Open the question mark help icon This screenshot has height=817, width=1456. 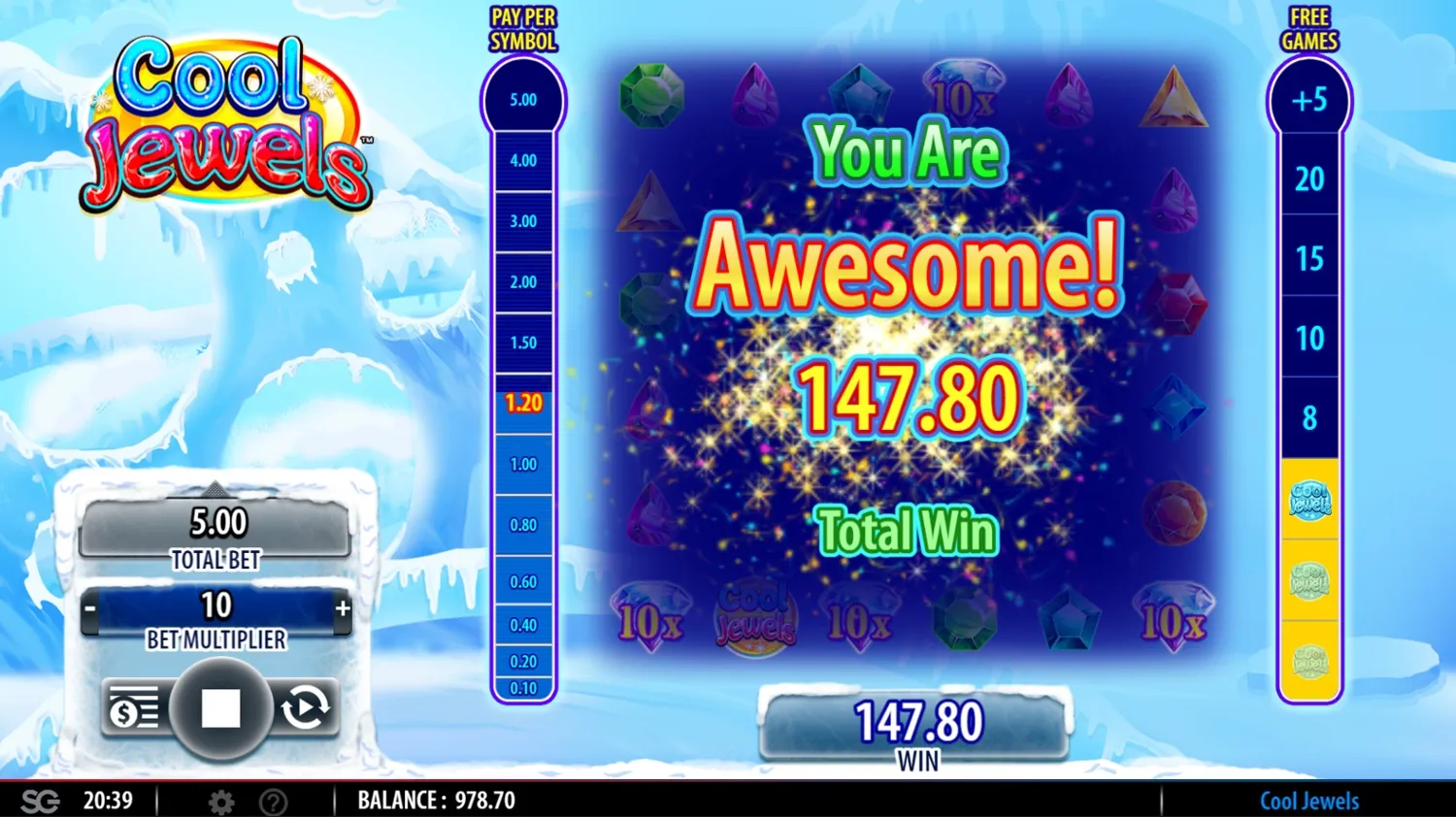[x=274, y=801]
